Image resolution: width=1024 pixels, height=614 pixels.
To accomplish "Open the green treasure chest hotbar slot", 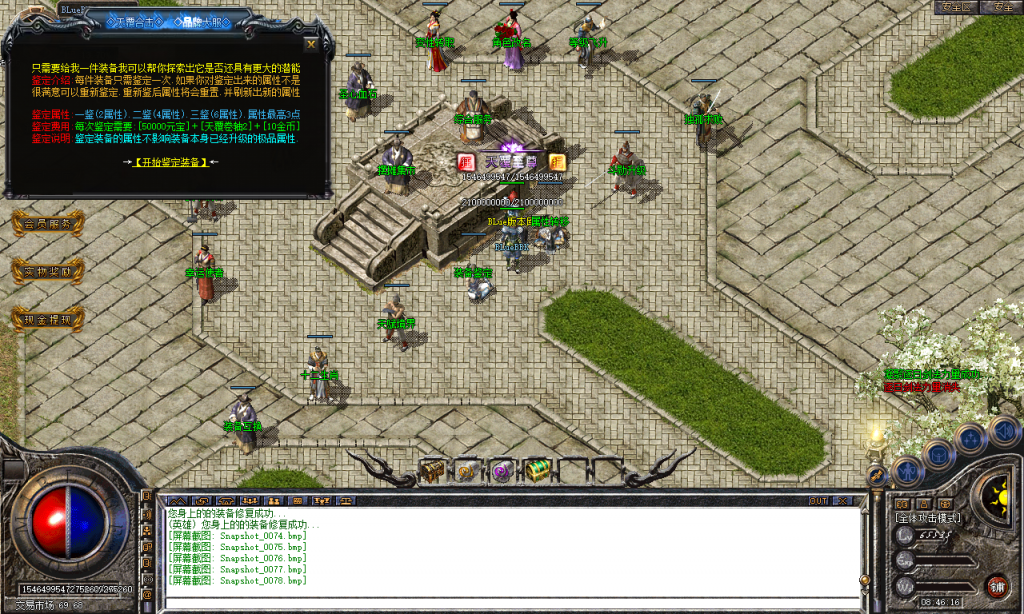I will click(537, 469).
